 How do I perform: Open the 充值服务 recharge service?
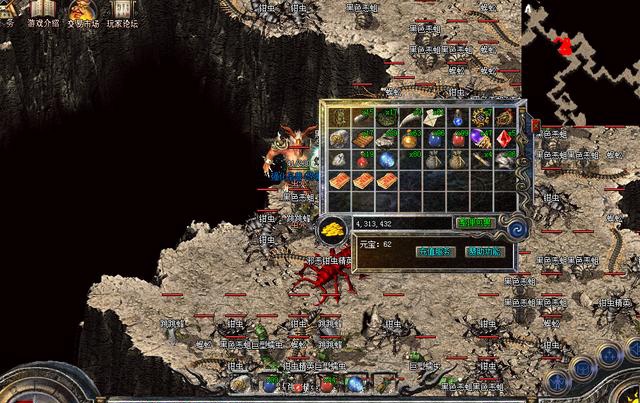click(x=434, y=252)
